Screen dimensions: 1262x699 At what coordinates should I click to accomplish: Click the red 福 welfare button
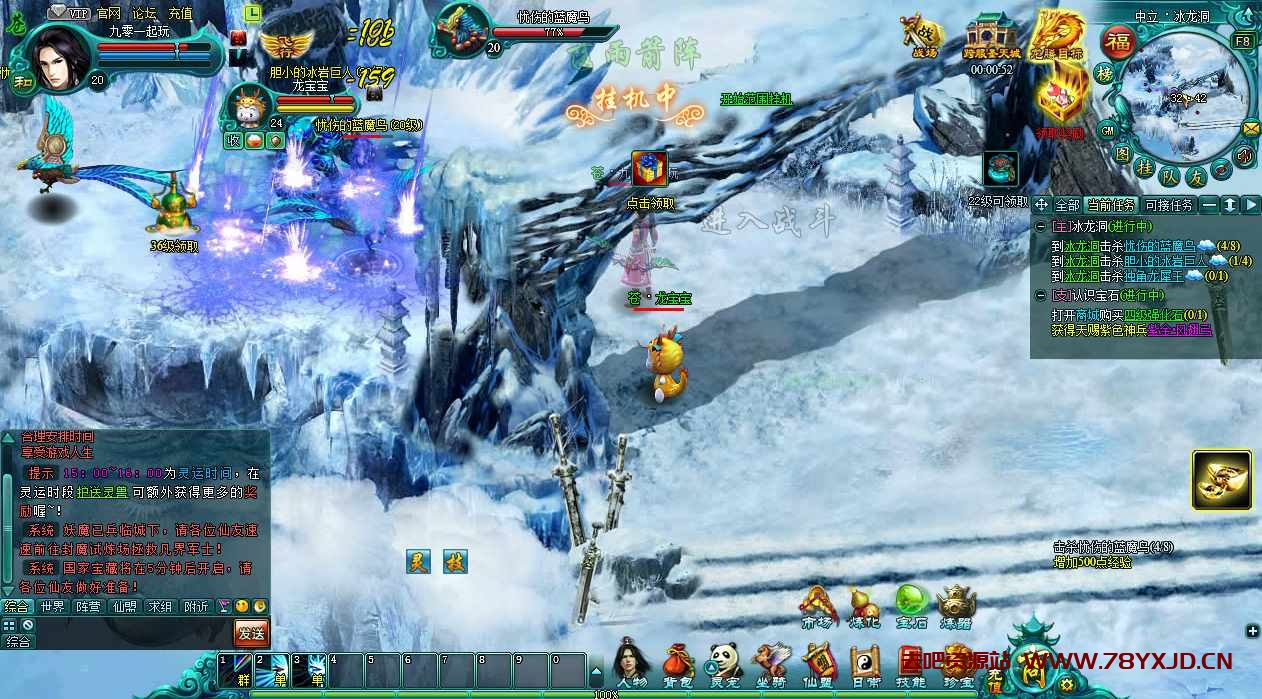[1116, 42]
